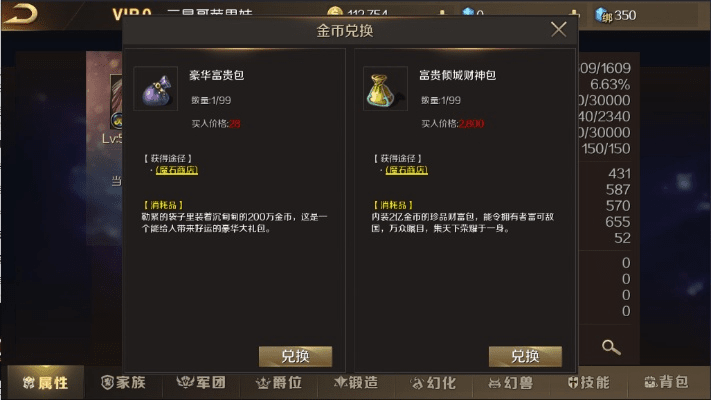This screenshot has width=711, height=400.
Task: Exchange for the 富贵倾城财神包 pack
Action: pyautogui.click(x=525, y=356)
